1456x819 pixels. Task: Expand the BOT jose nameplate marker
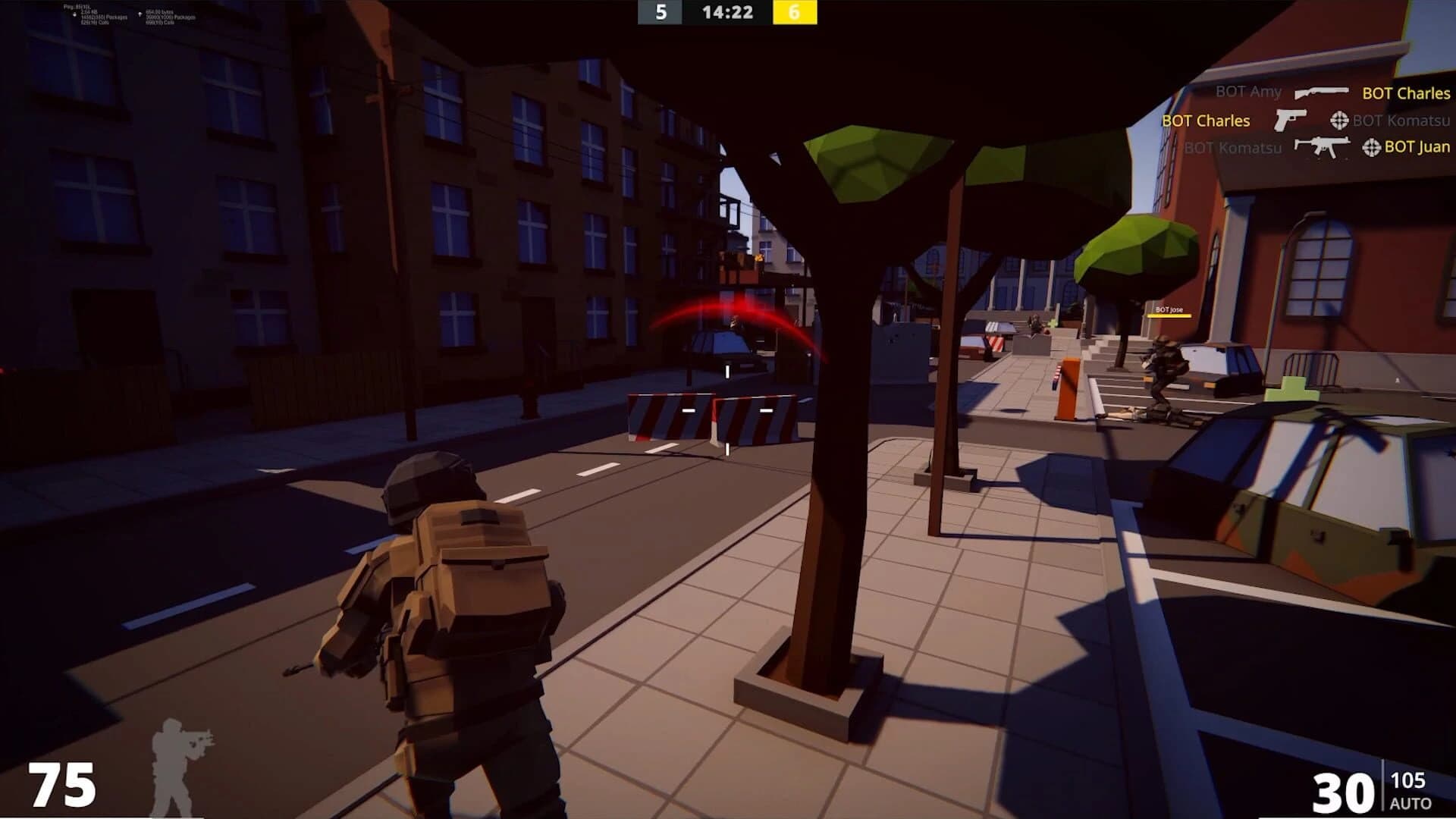click(1169, 310)
